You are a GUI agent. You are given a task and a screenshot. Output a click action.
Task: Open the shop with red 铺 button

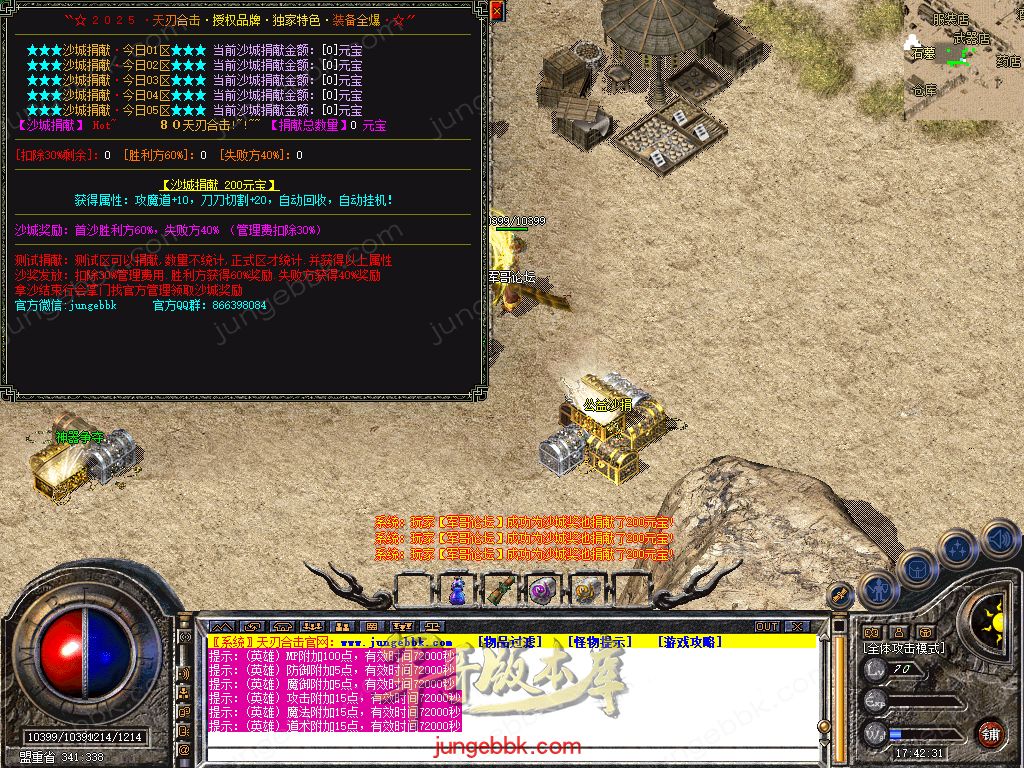pos(990,732)
